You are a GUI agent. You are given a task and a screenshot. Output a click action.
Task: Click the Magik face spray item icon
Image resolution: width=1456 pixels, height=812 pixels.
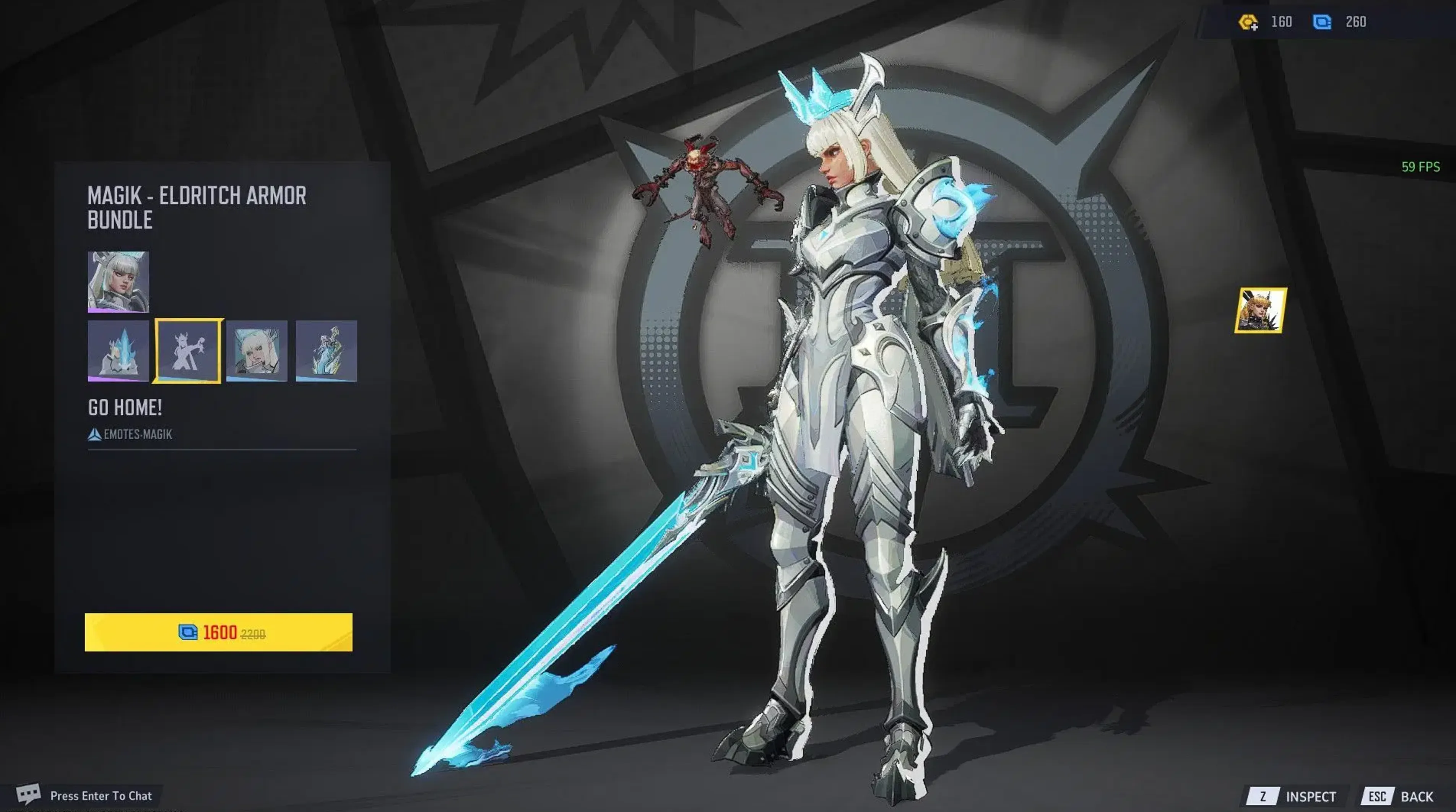[x=257, y=351]
